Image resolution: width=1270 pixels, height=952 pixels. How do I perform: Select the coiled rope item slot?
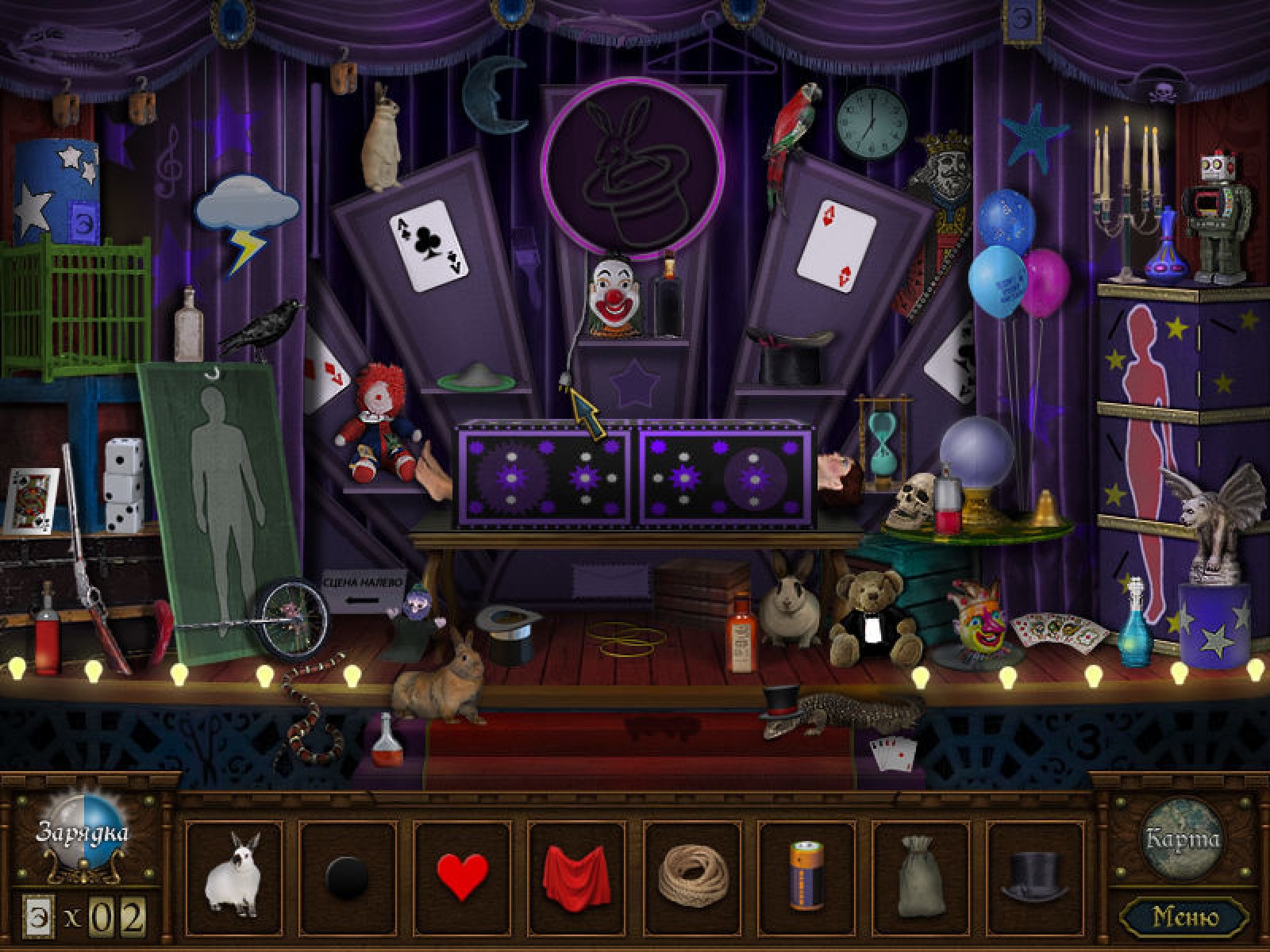click(691, 876)
